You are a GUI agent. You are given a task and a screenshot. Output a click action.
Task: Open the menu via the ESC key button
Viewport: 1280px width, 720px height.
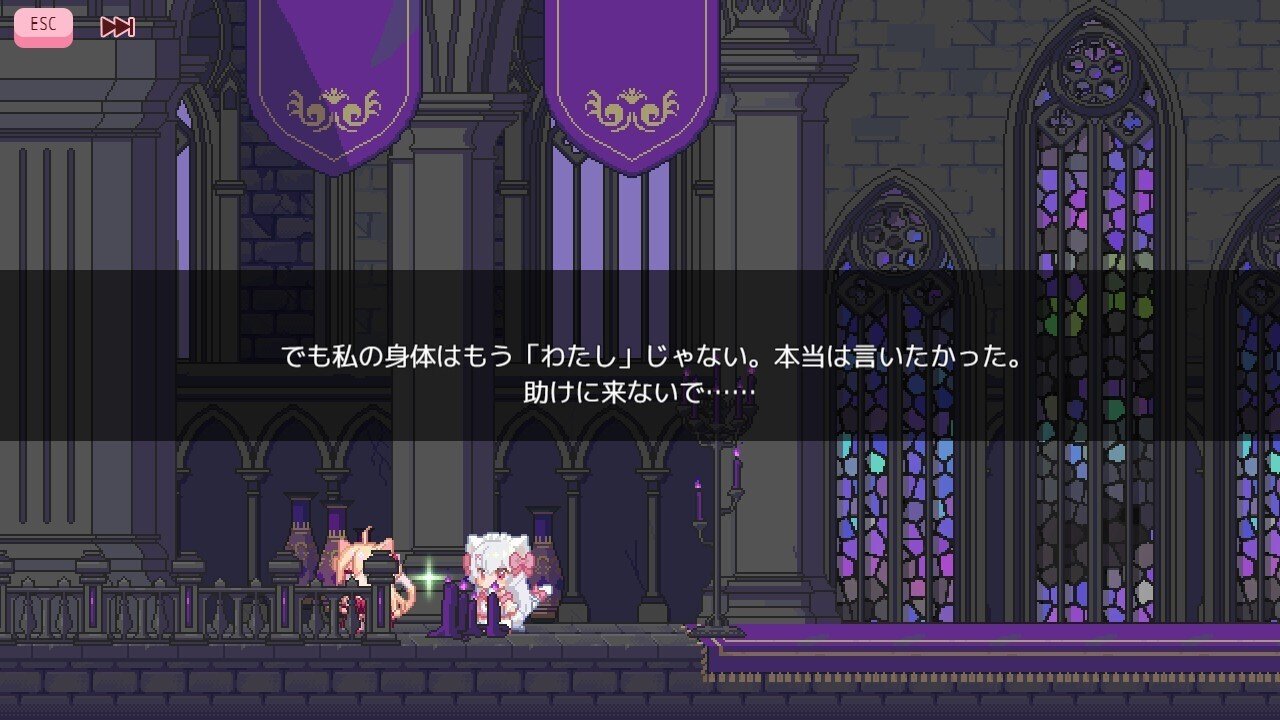(x=42, y=26)
